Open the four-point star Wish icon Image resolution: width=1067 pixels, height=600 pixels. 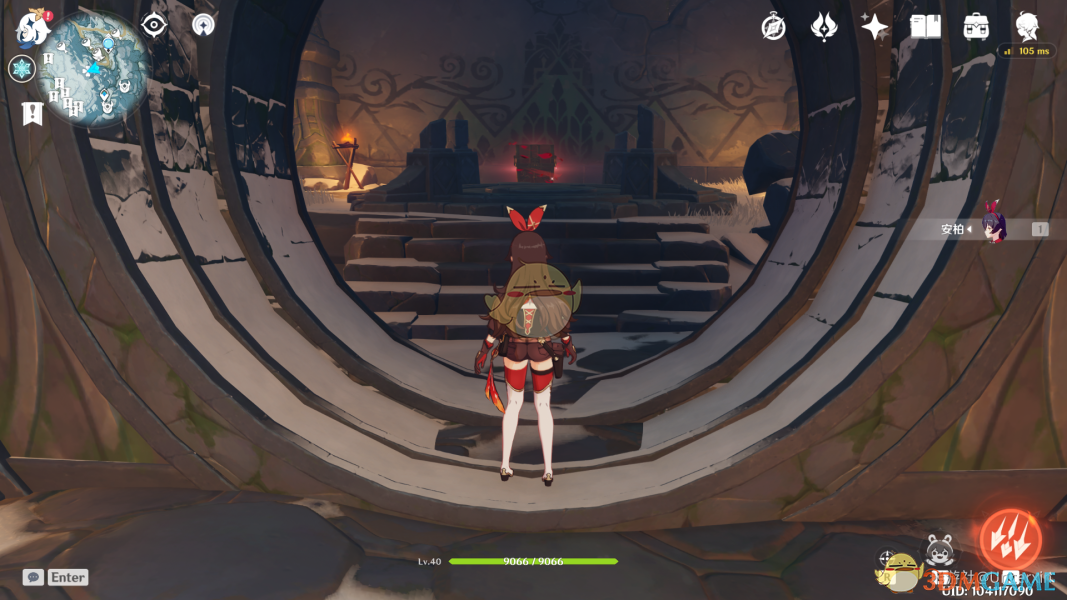(874, 27)
